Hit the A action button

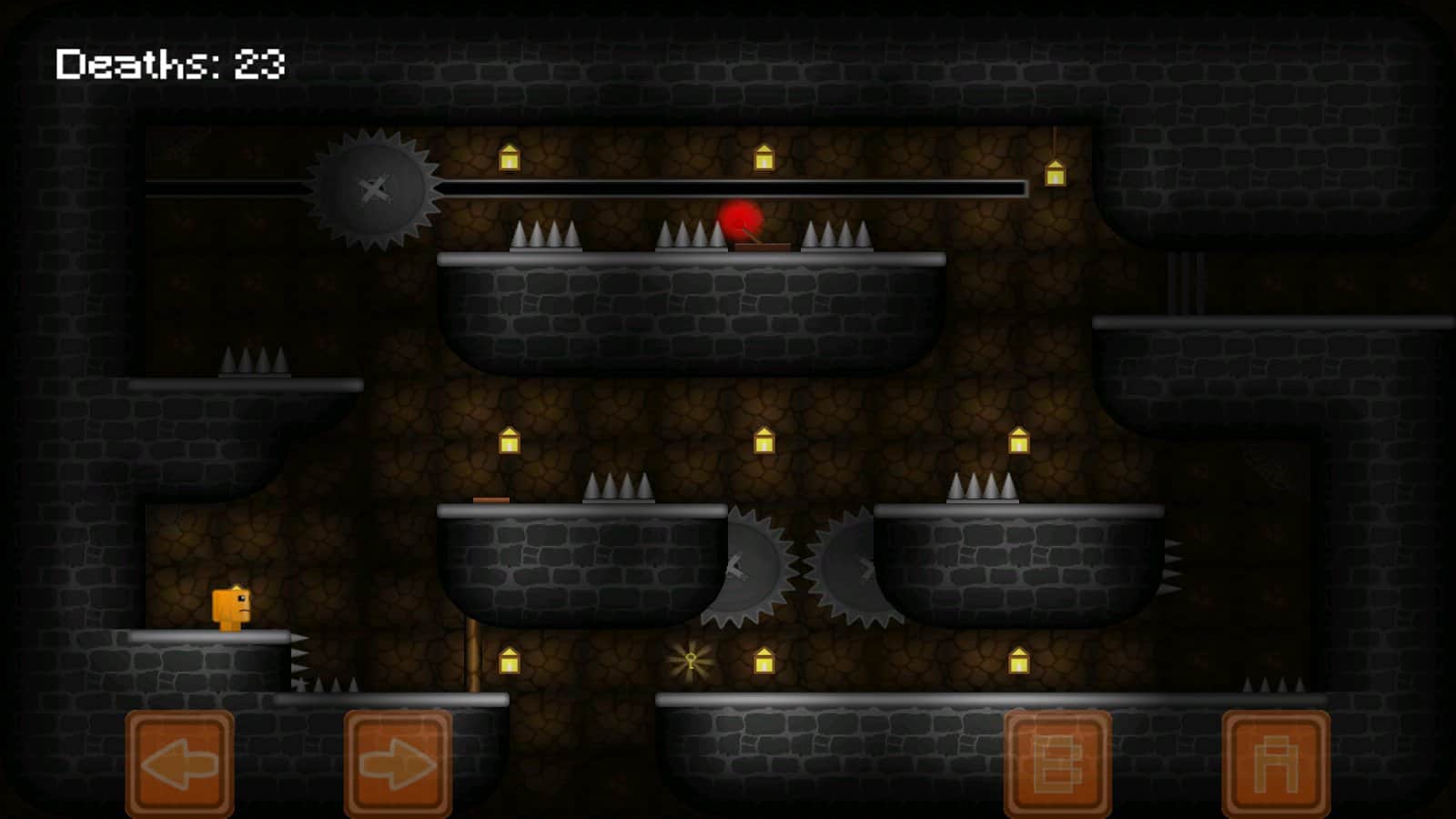coord(1276,763)
